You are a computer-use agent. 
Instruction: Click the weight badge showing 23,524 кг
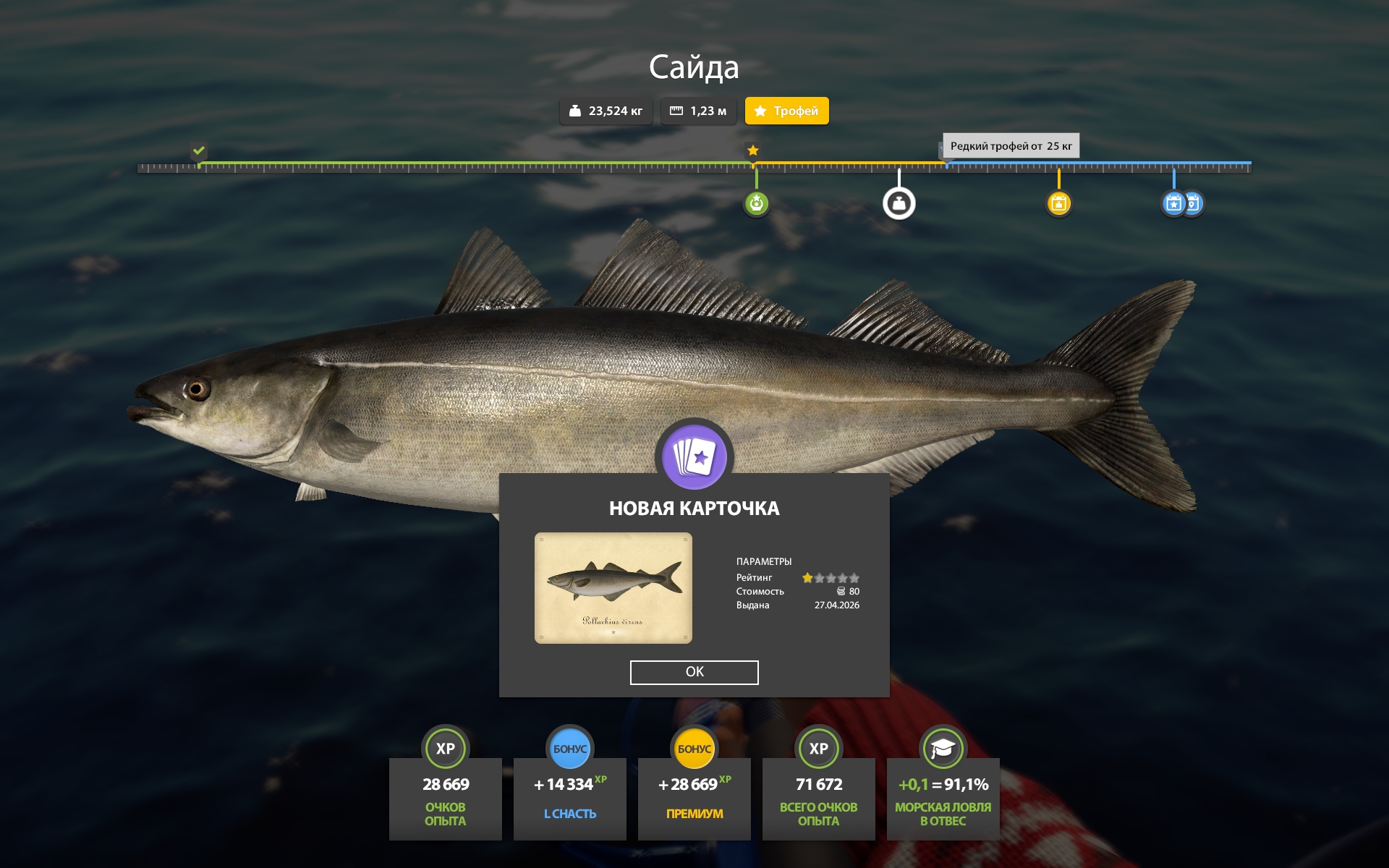coord(606,111)
